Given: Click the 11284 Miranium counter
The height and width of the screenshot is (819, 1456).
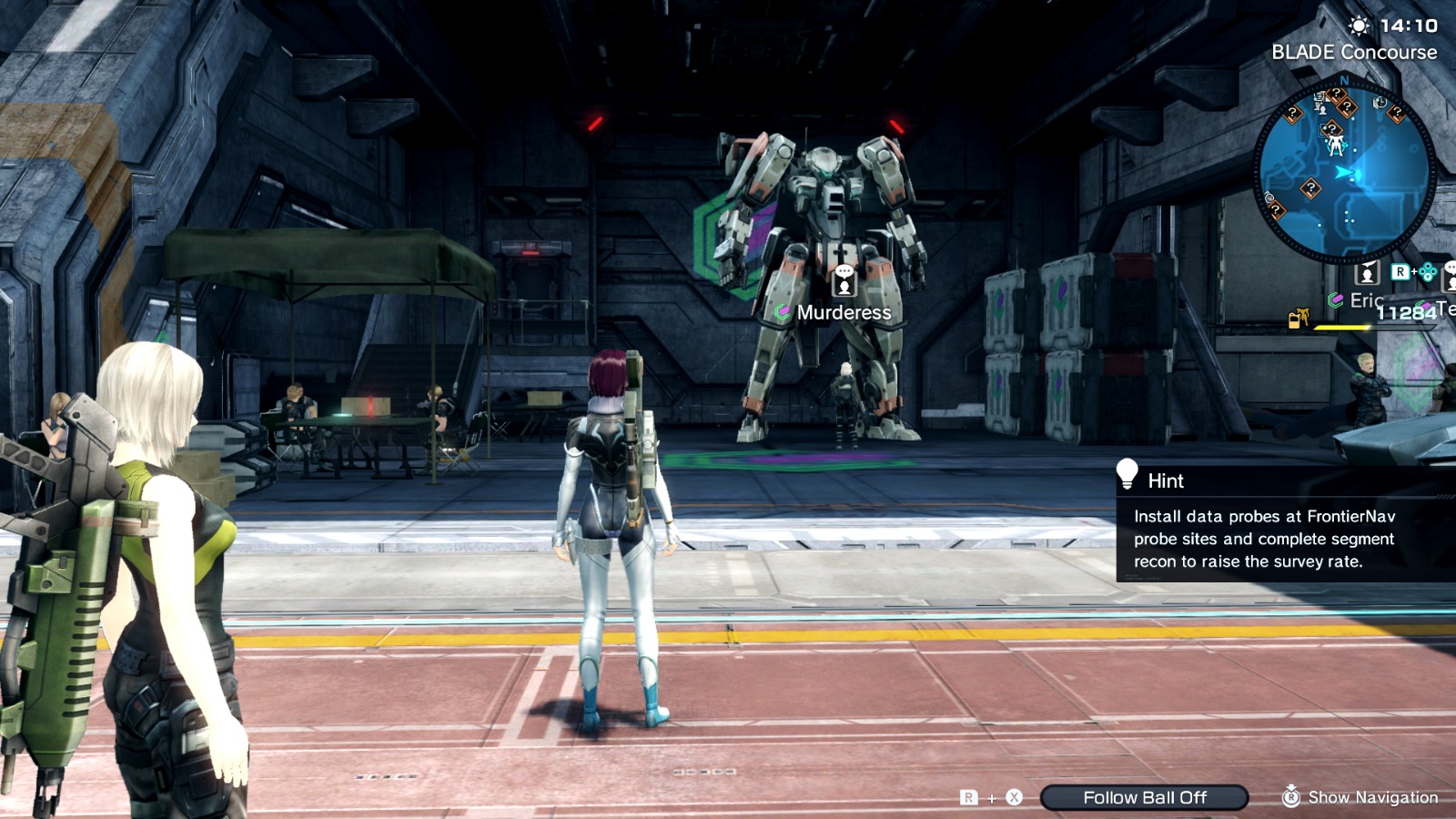Looking at the screenshot, I should tap(1405, 313).
